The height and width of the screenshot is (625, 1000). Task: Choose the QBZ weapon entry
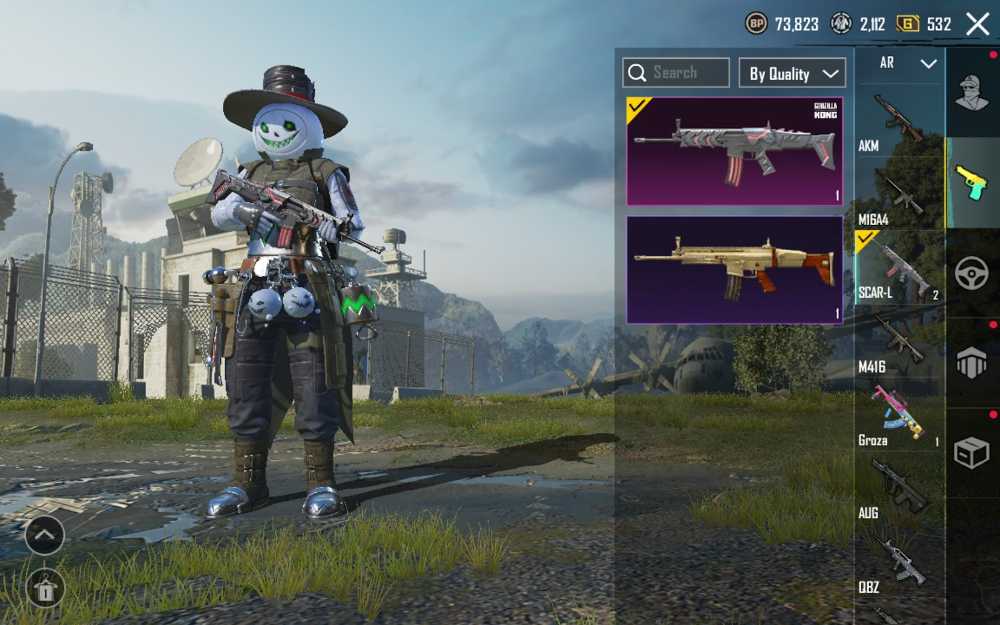coord(897,563)
